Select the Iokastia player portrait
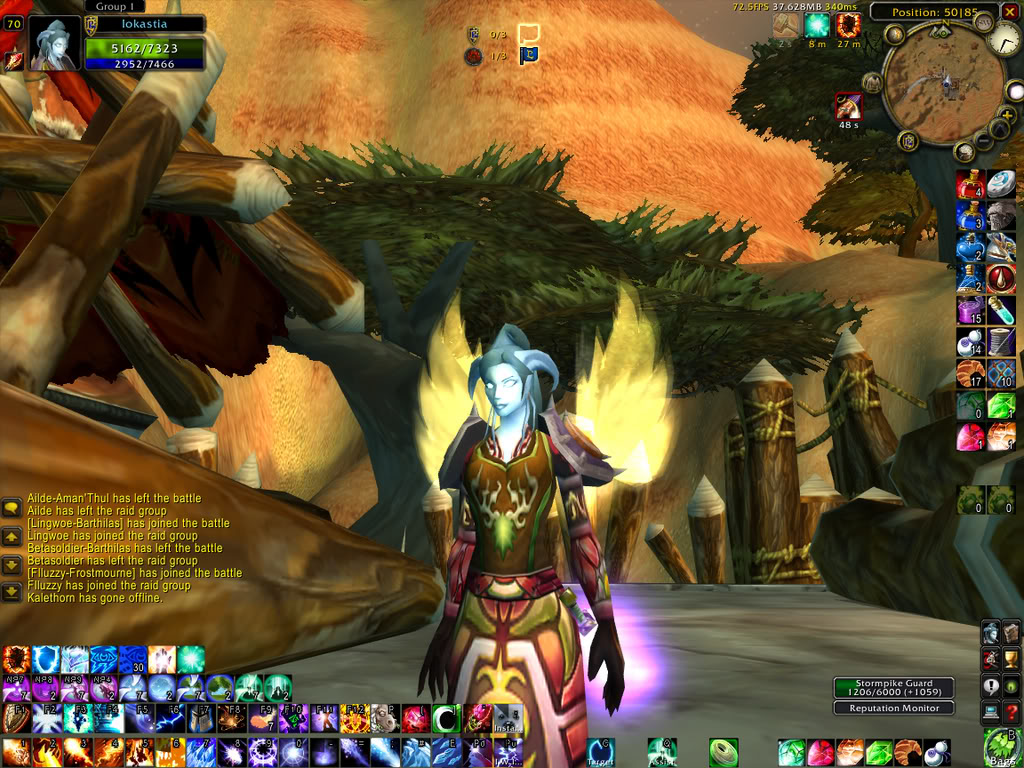The width and height of the screenshot is (1024, 768). [54, 43]
